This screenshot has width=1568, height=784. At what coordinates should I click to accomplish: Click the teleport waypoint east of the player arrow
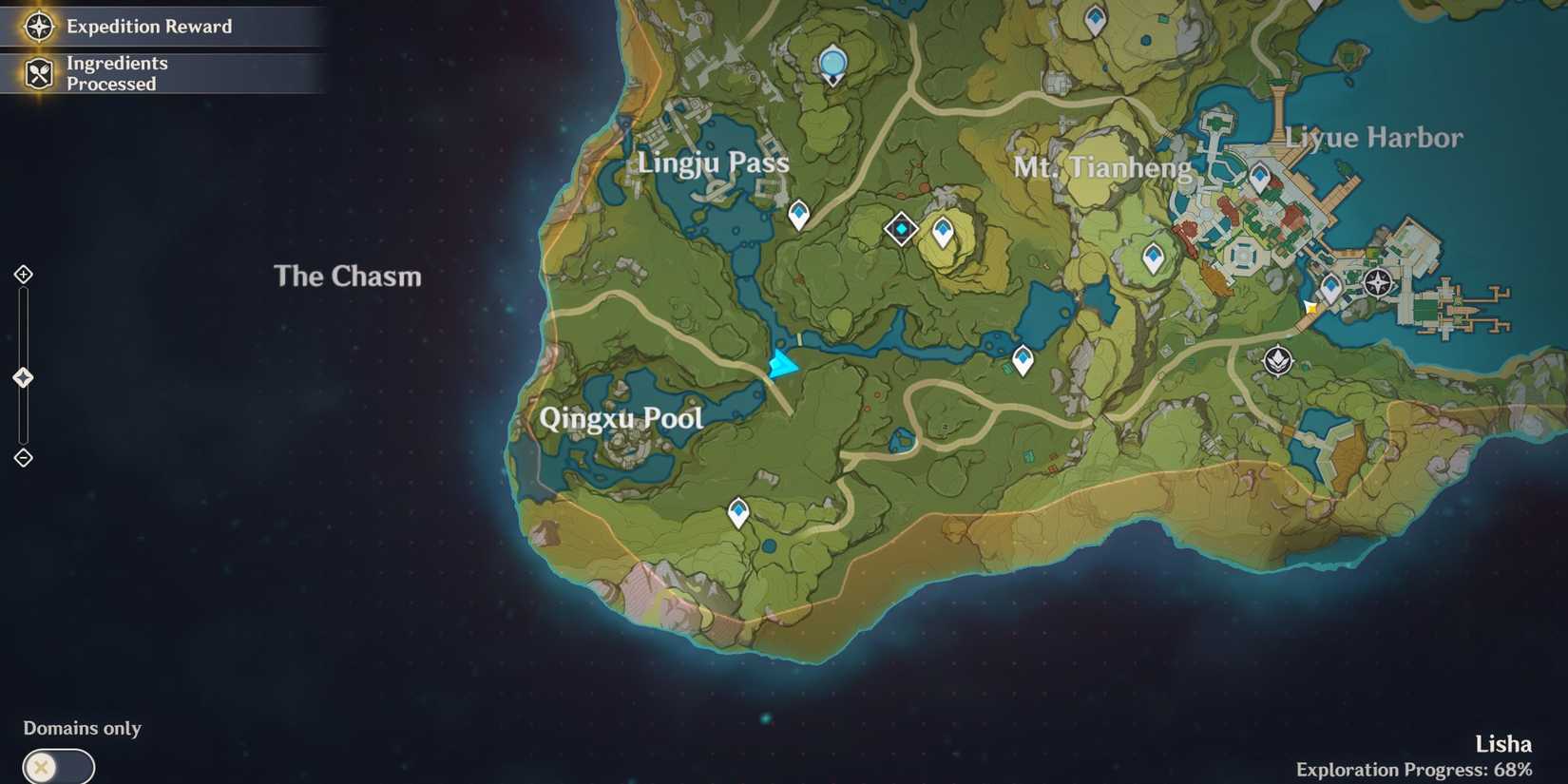click(x=1022, y=359)
